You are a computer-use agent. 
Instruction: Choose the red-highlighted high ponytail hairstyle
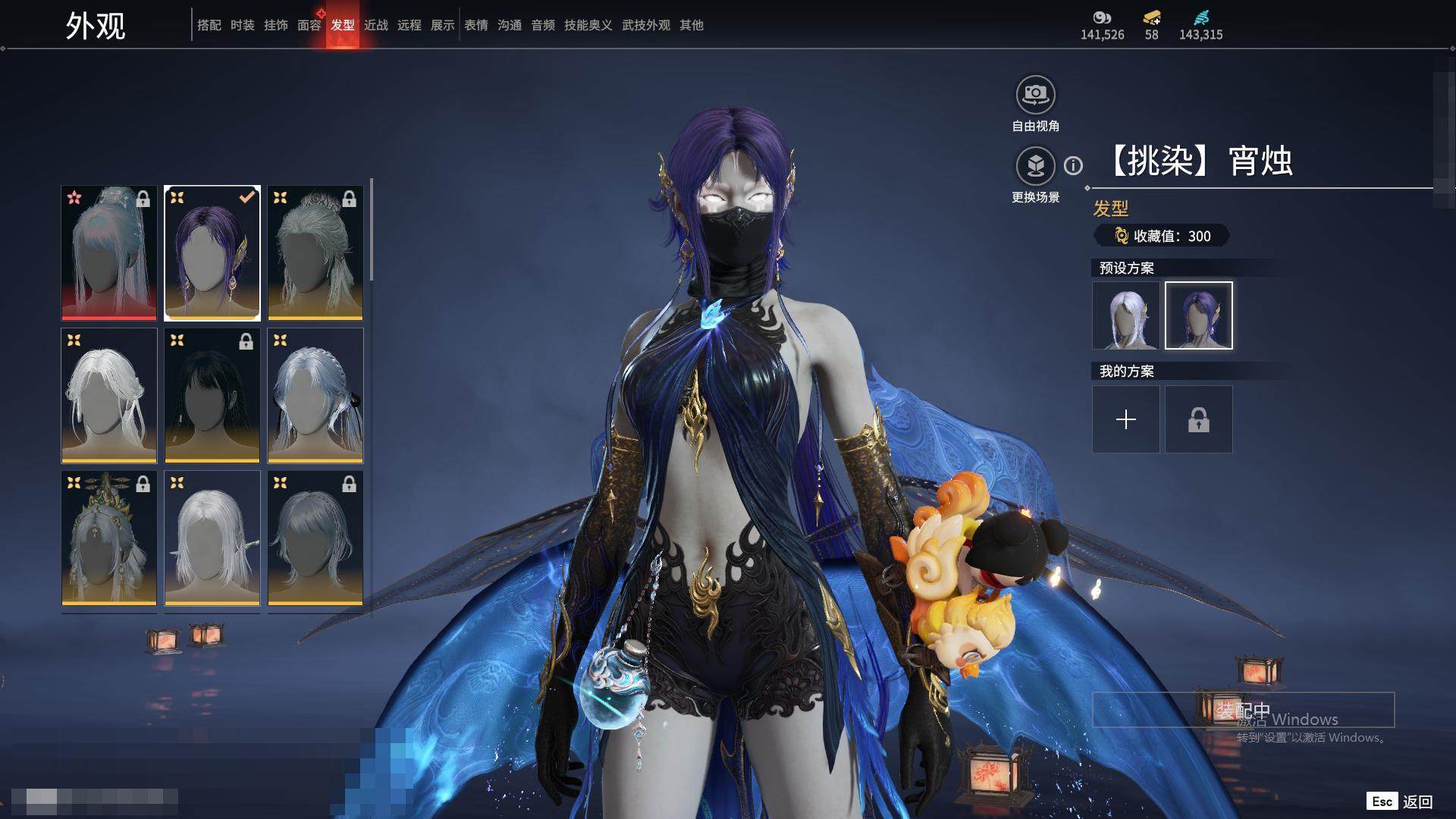[109, 253]
